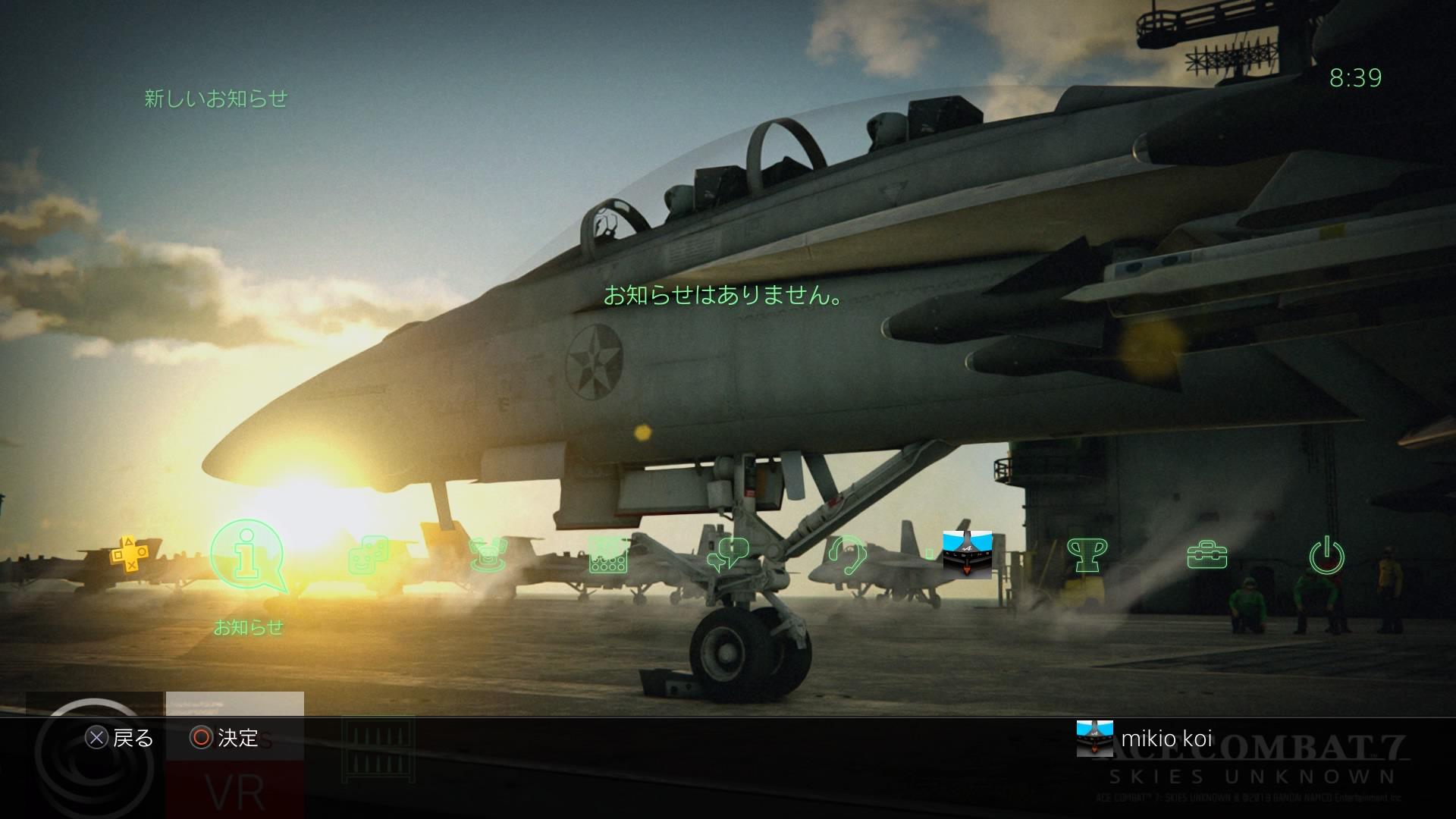Select the お知らせ notifications icon
The height and width of the screenshot is (819, 1456).
point(248,556)
